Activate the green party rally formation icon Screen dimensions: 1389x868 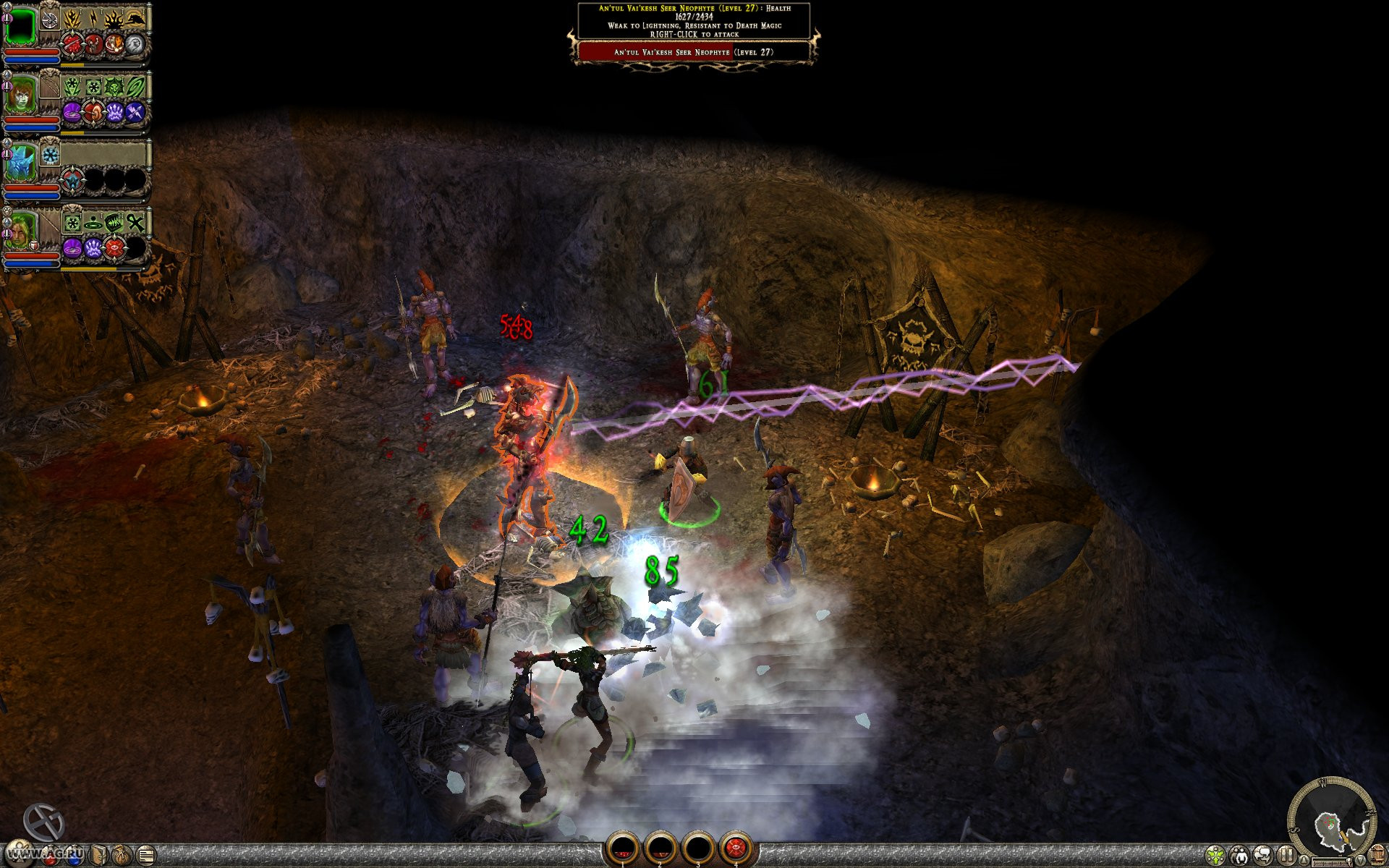[1215, 856]
